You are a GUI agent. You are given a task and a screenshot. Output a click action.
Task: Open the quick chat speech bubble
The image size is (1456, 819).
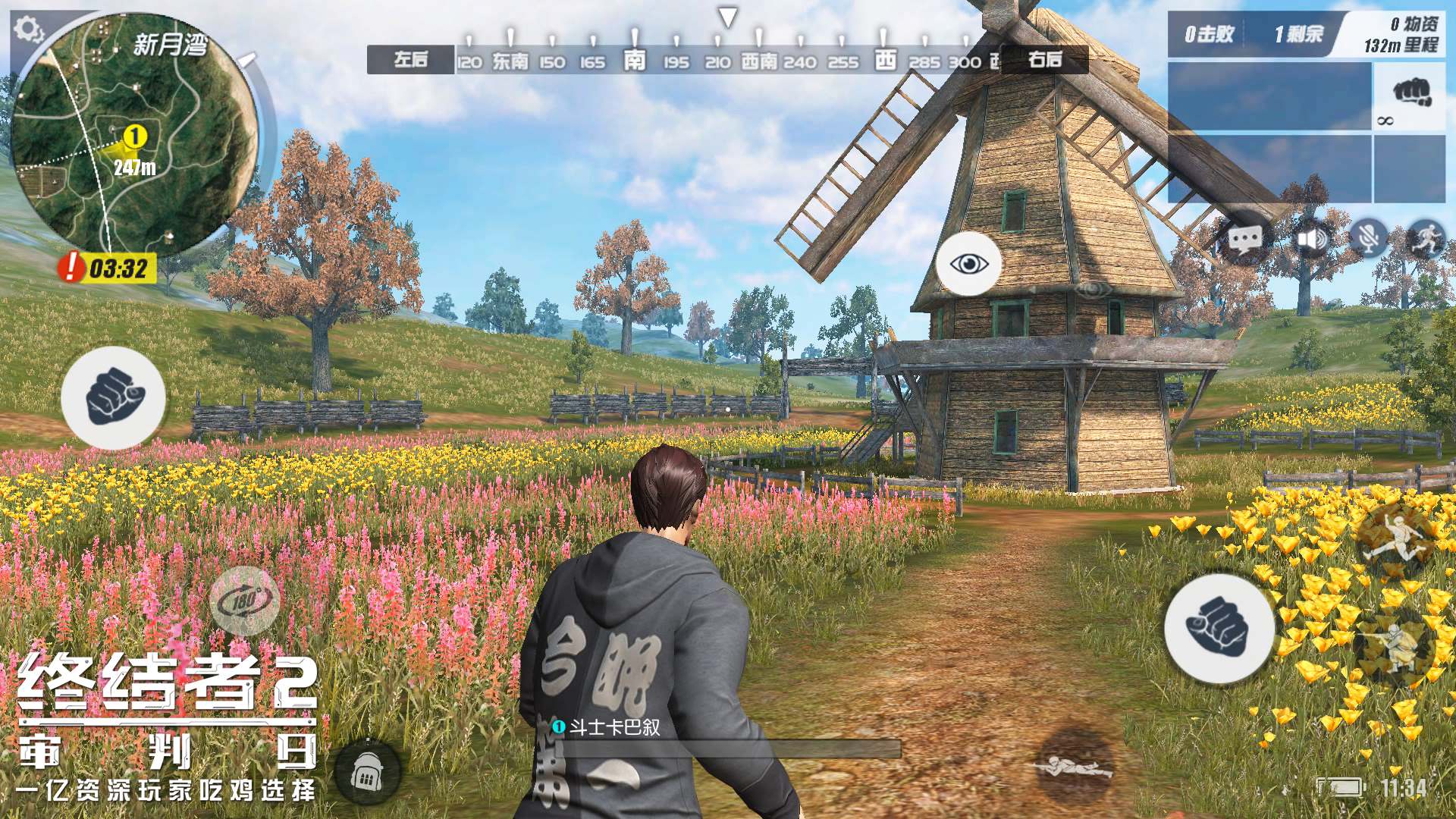pyautogui.click(x=1244, y=241)
